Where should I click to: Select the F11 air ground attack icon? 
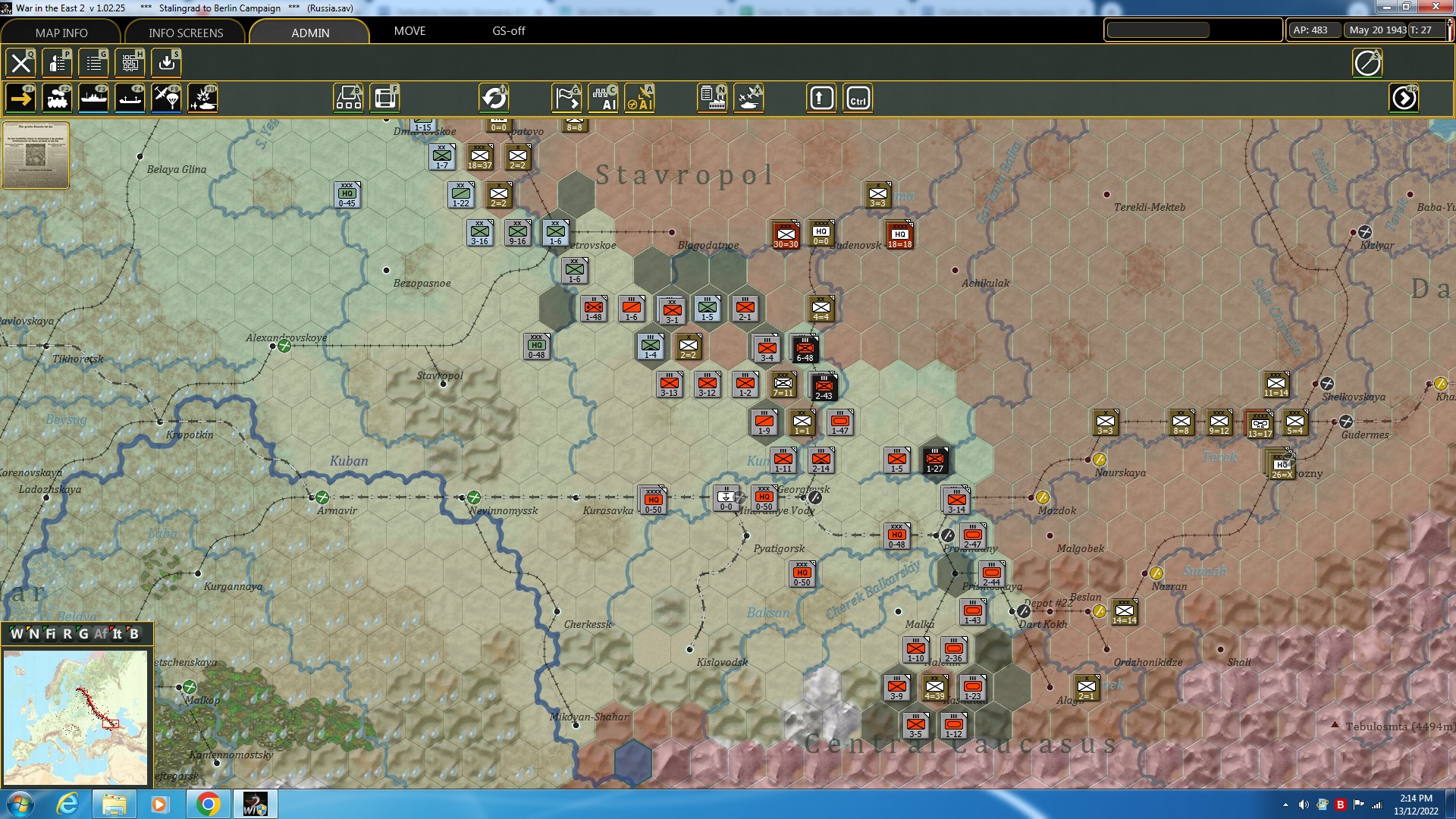(x=202, y=98)
